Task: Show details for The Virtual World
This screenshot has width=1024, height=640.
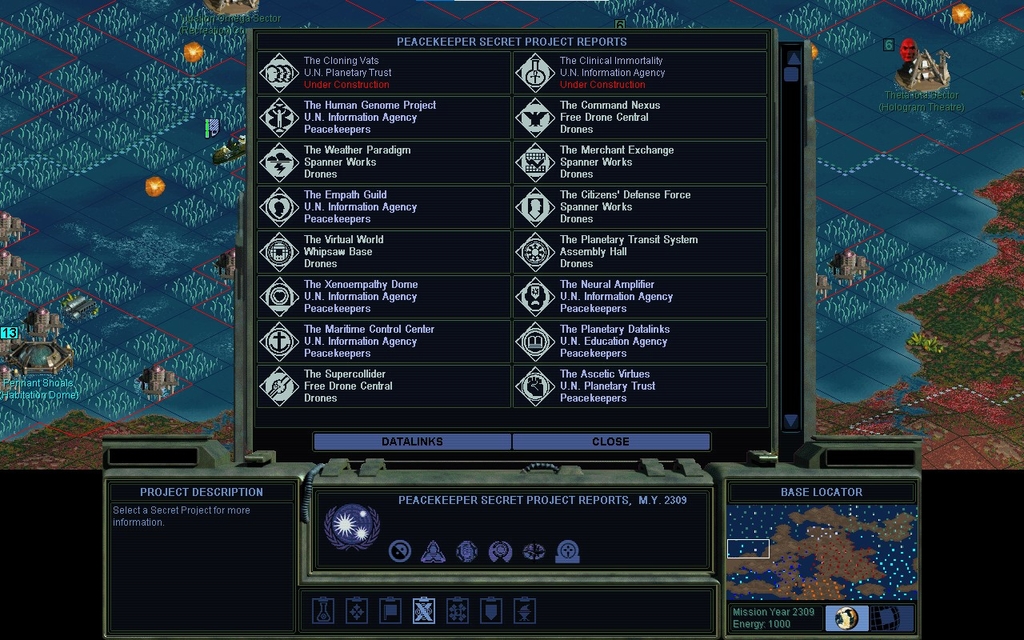Action: (x=384, y=252)
